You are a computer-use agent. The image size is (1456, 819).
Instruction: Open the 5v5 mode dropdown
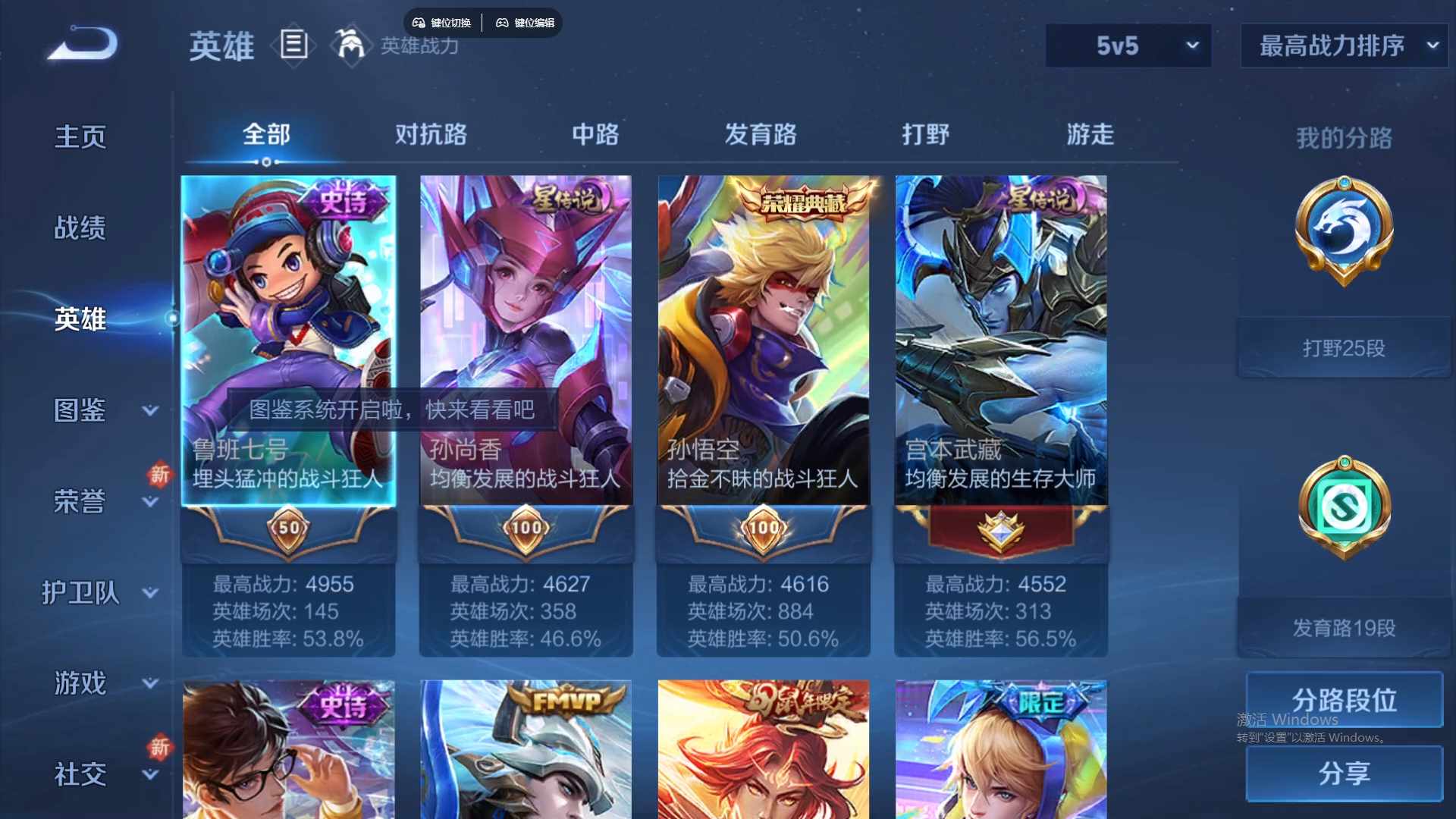[1128, 45]
